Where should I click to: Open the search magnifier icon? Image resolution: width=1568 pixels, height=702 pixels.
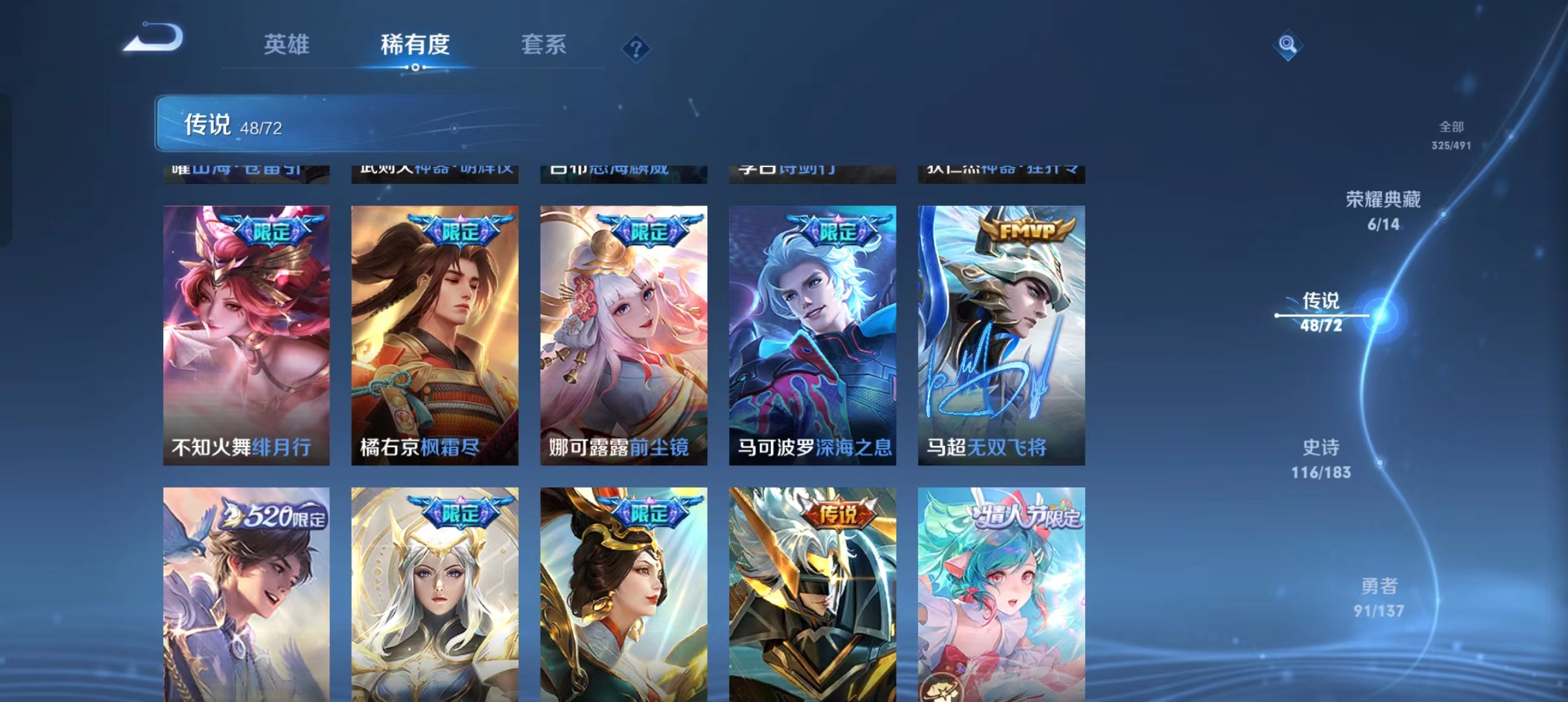coord(1288,46)
